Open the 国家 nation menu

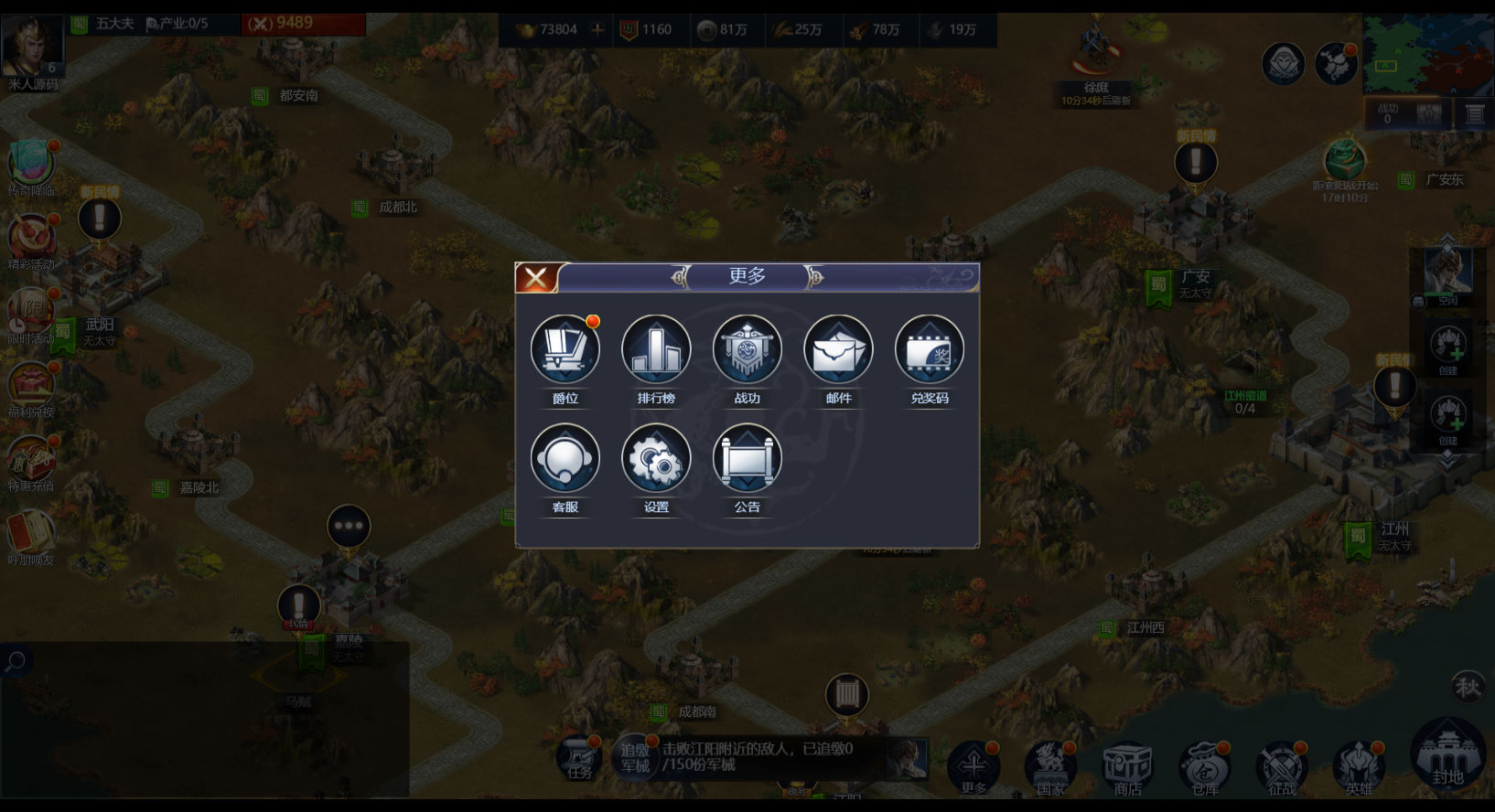(1050, 766)
